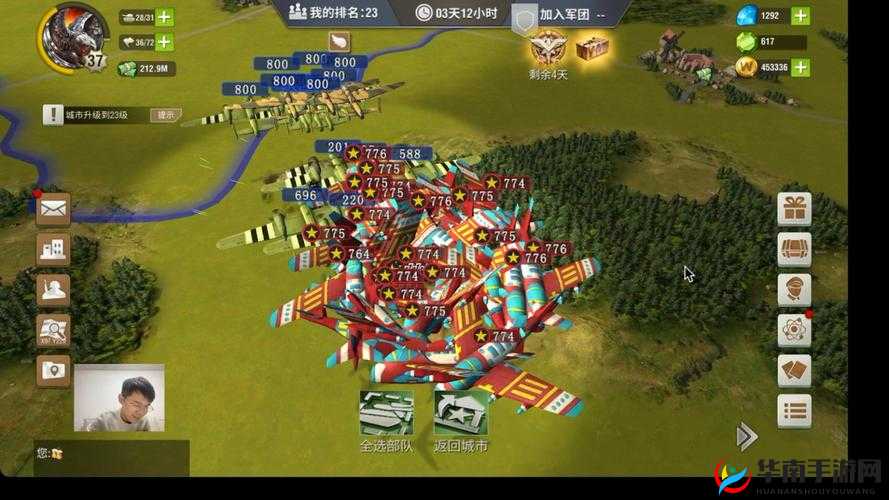
Task: Buy more blue diamonds with the plus button
Action: pos(800,16)
